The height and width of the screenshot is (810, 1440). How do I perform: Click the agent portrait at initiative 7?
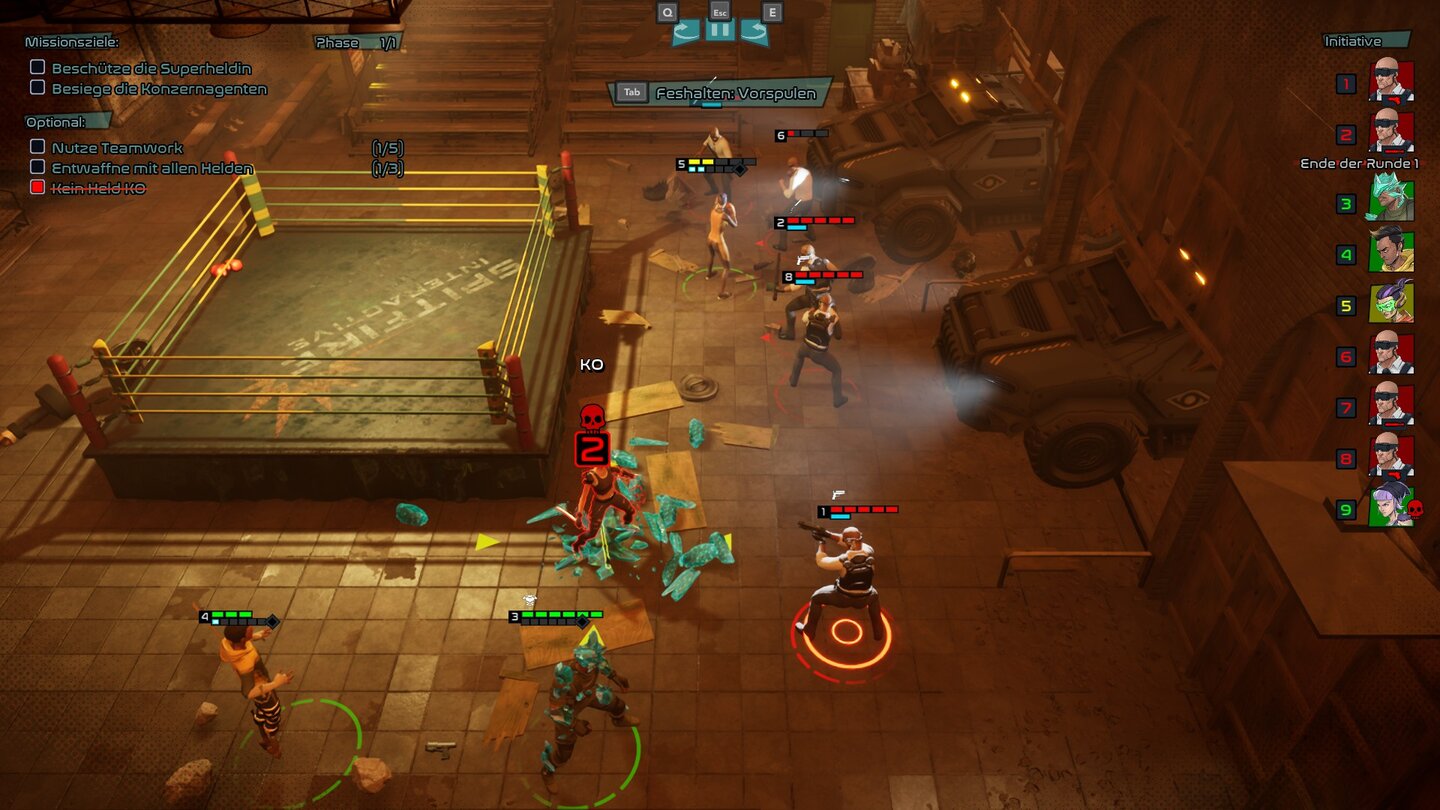tap(1391, 406)
